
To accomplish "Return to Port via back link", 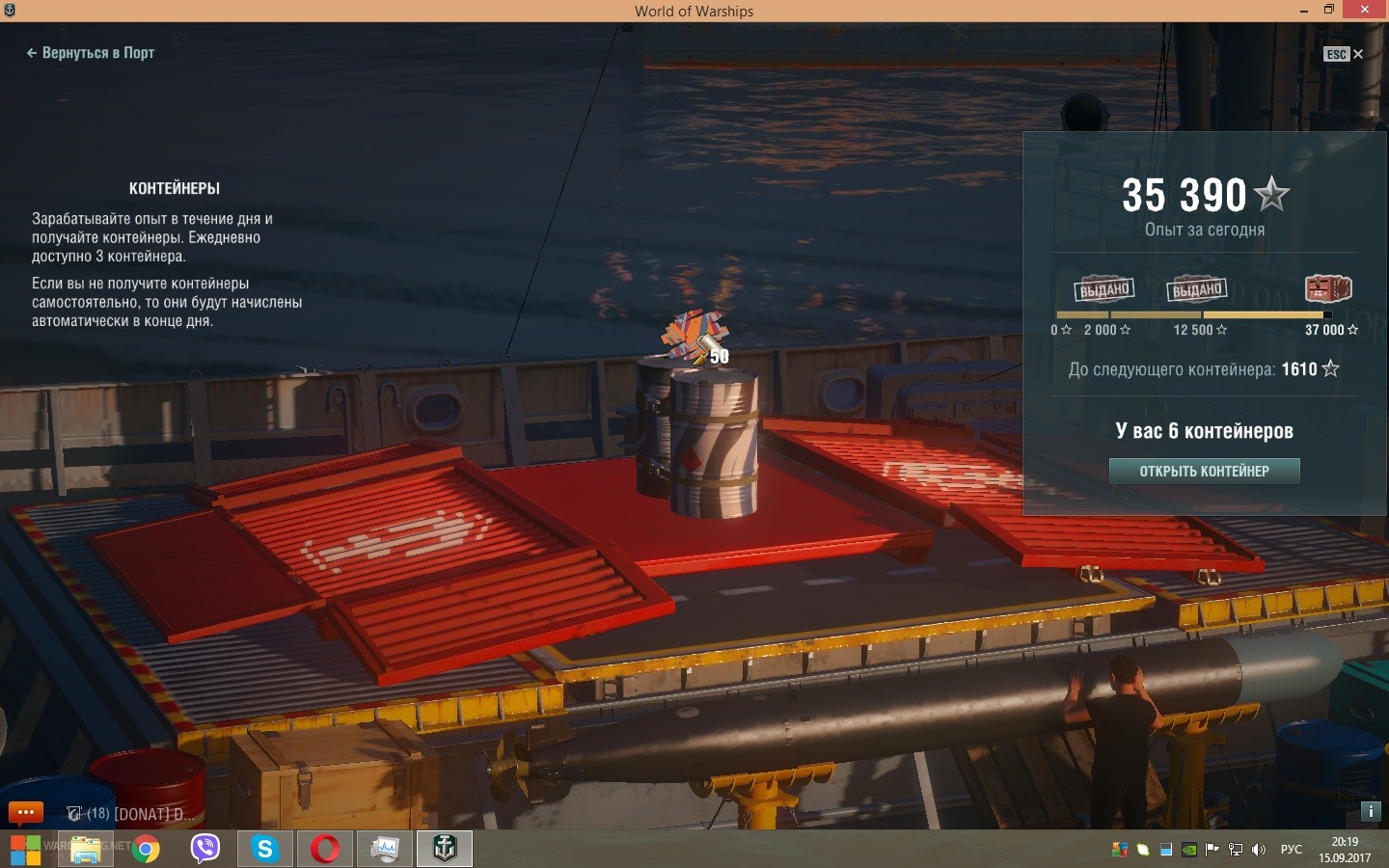I will (x=91, y=53).
